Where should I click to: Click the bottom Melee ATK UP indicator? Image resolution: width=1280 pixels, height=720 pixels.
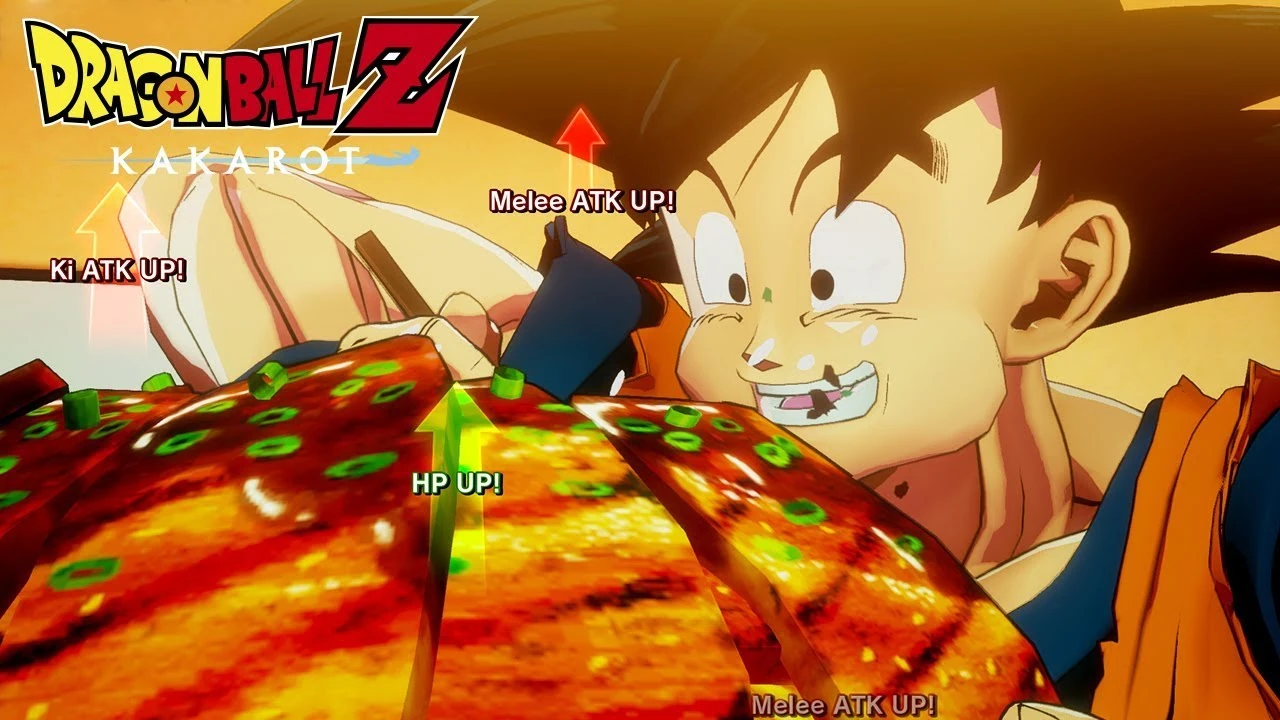pos(845,705)
